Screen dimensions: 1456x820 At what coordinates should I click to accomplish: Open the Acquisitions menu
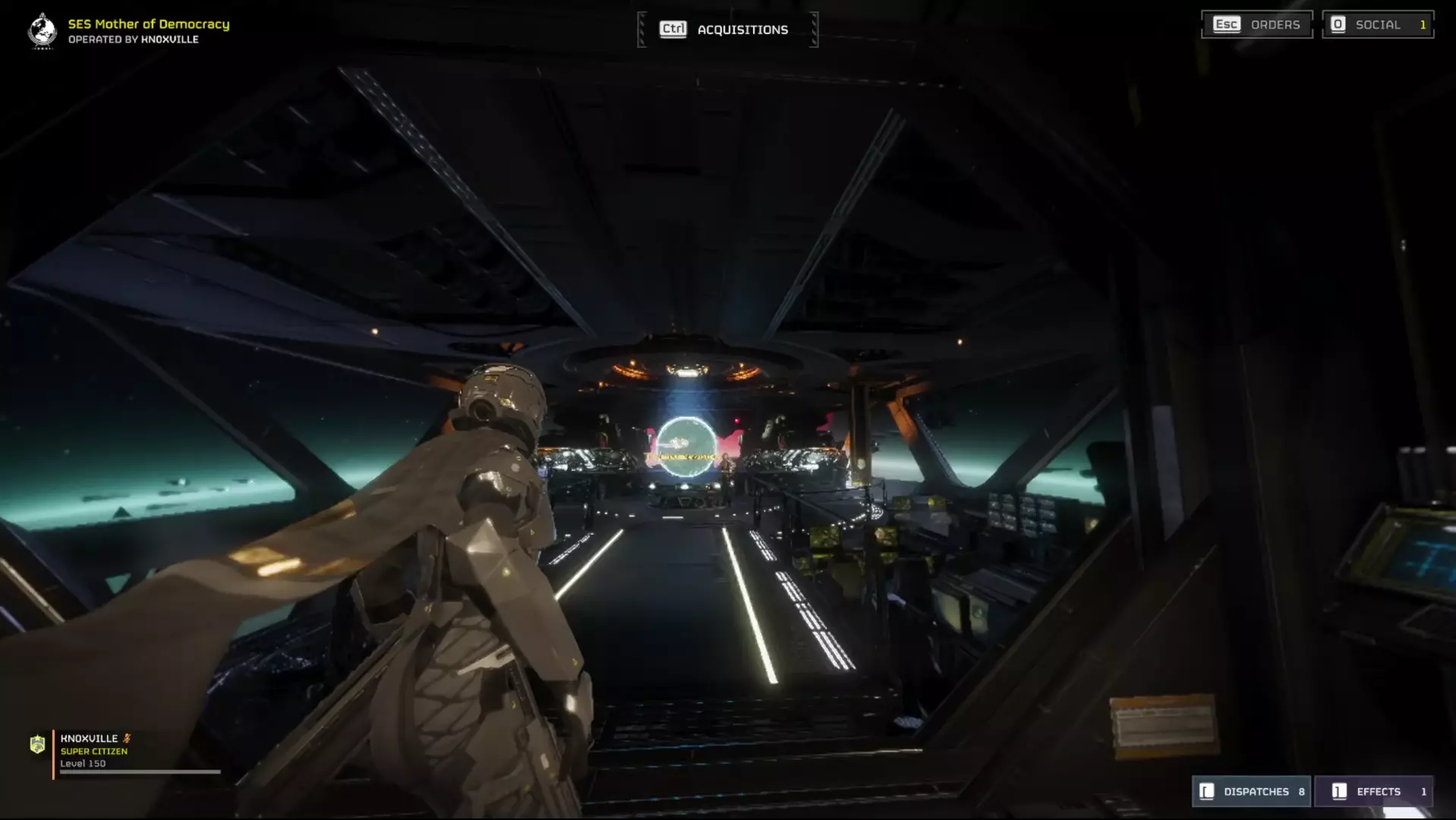727,30
